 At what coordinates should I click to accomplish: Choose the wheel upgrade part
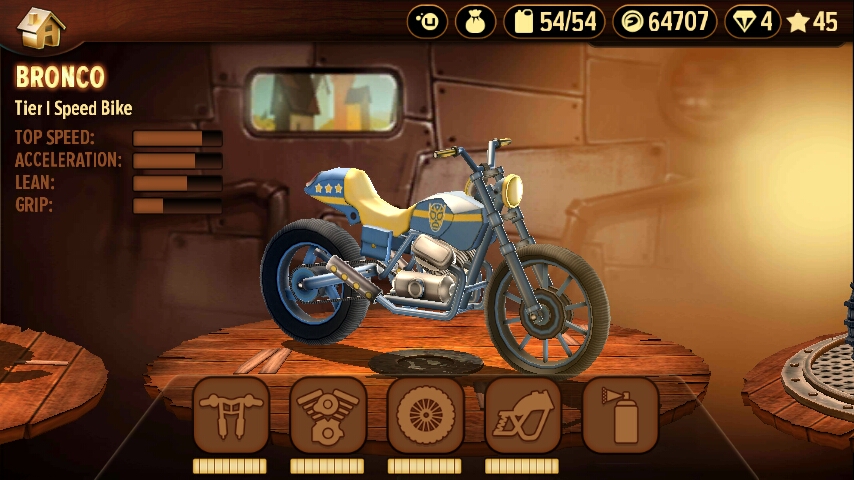(x=425, y=414)
